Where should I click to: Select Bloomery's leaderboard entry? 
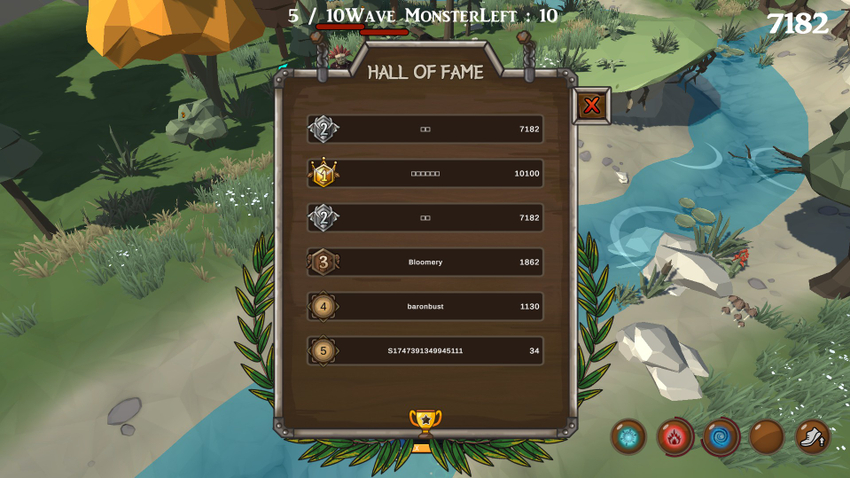click(425, 262)
